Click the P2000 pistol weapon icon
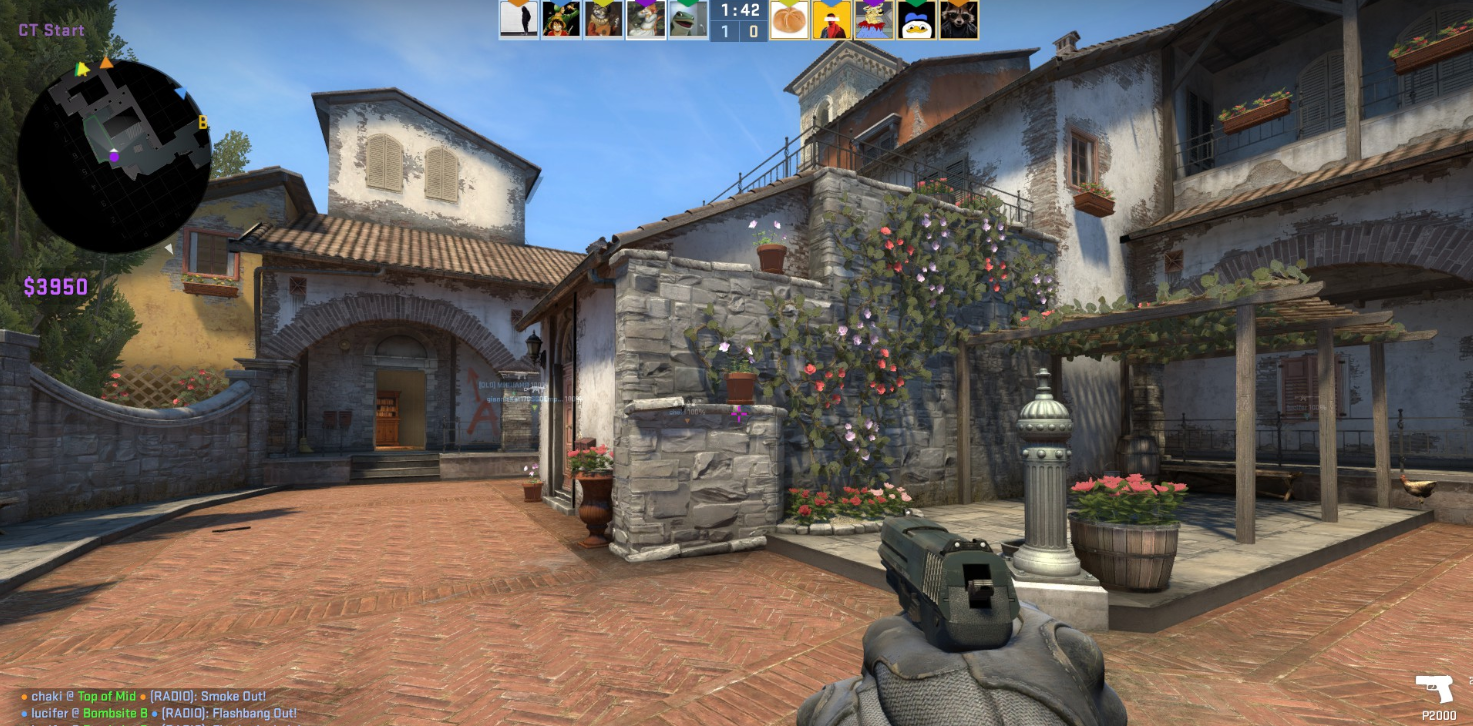Viewport: 1473px width, 726px height. (1434, 689)
